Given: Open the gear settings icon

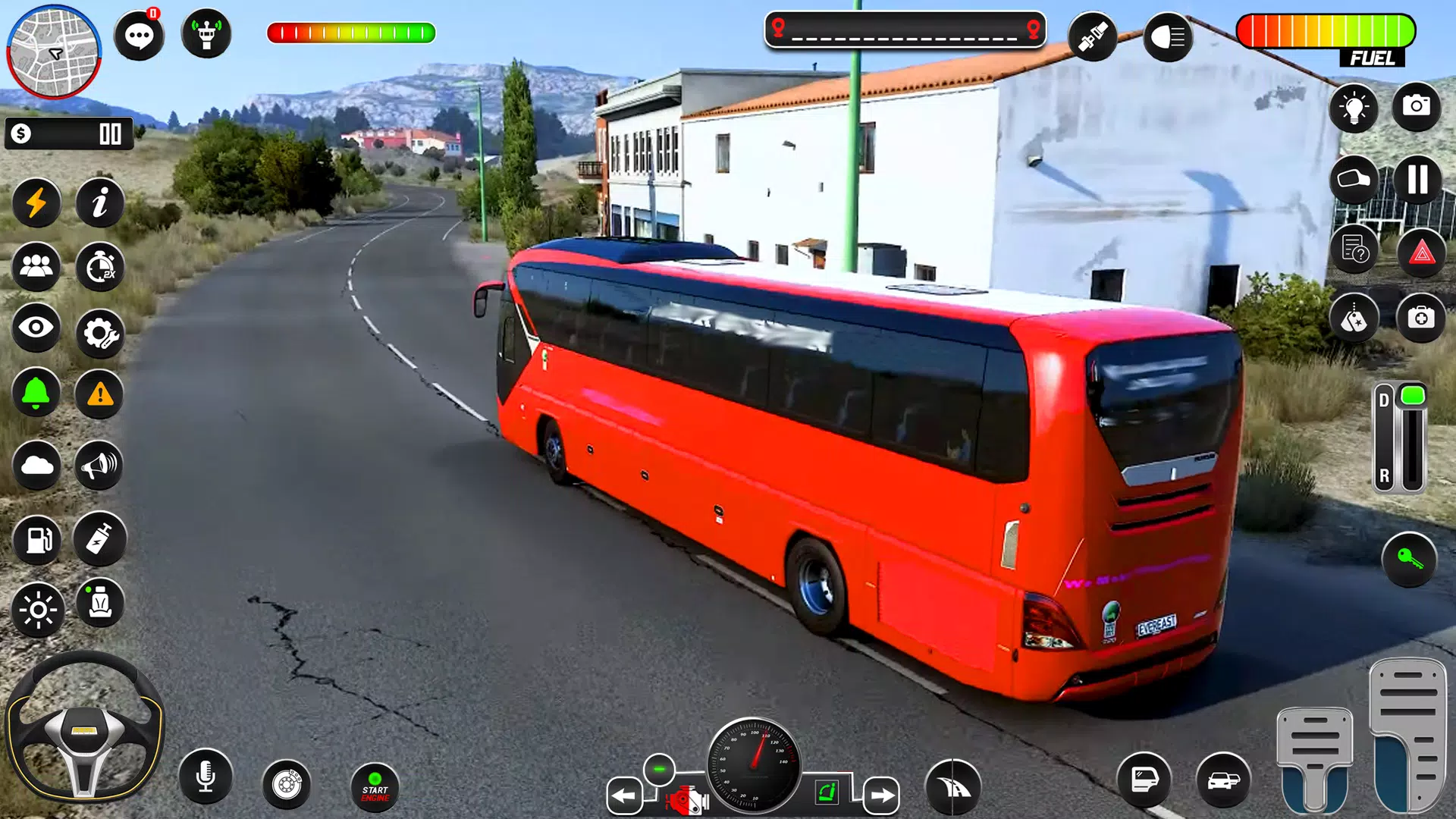Looking at the screenshot, I should [99, 332].
